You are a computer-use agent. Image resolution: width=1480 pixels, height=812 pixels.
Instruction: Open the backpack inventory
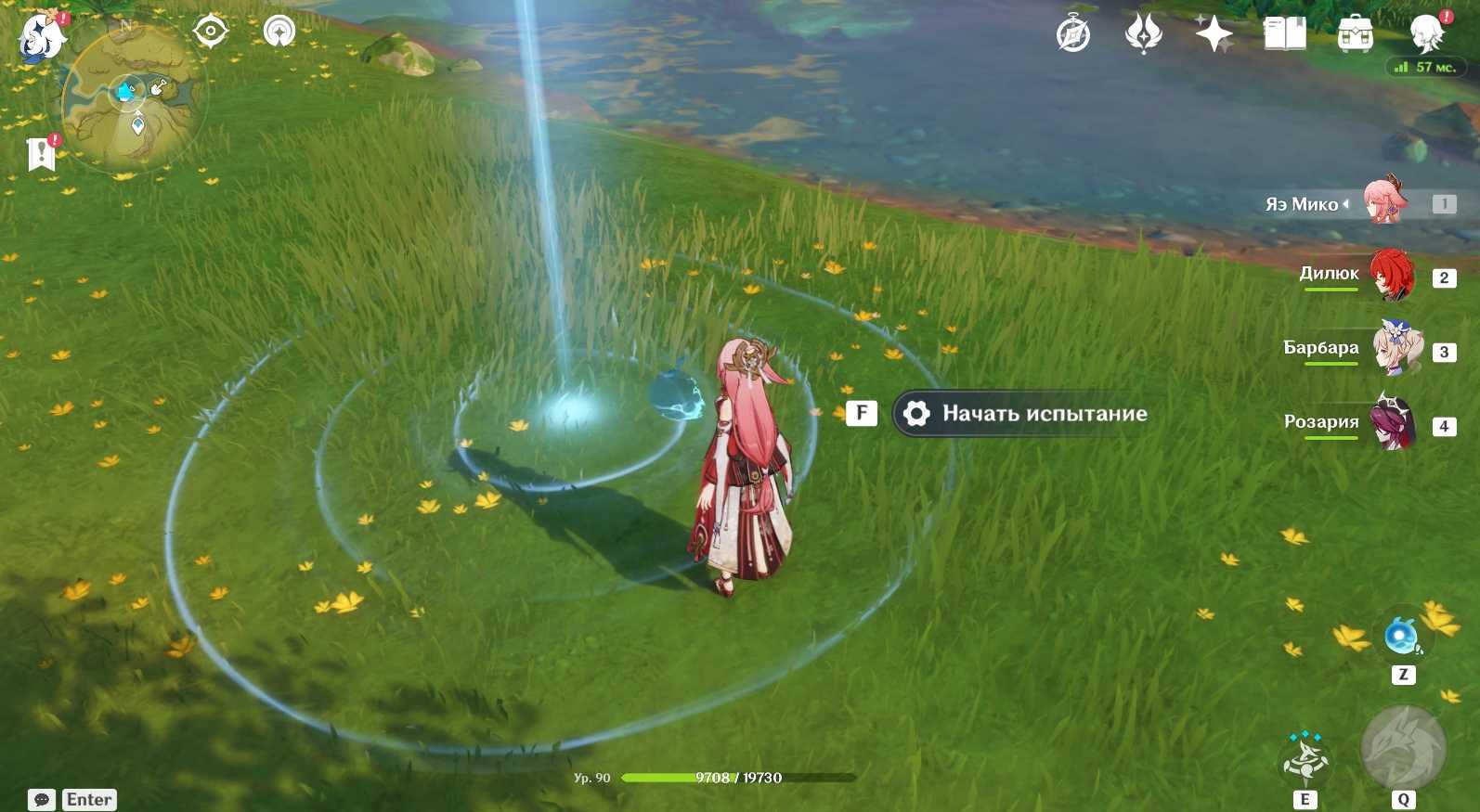point(1355,35)
